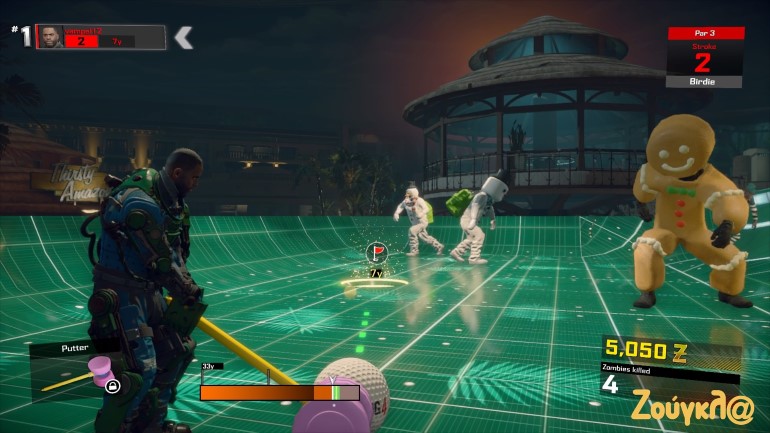Click the white chevron beside the scorecard
The width and height of the screenshot is (770, 433).
[x=183, y=38]
